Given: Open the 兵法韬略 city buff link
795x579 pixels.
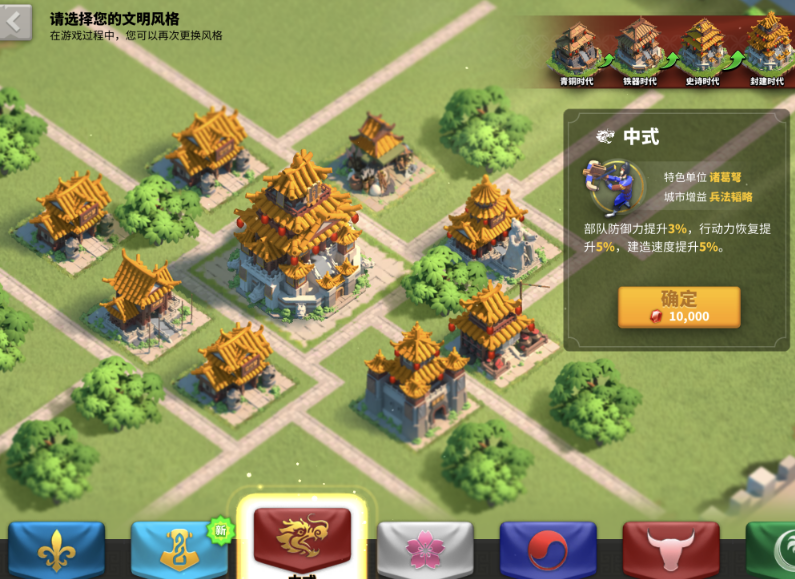Looking at the screenshot, I should pos(731,197).
